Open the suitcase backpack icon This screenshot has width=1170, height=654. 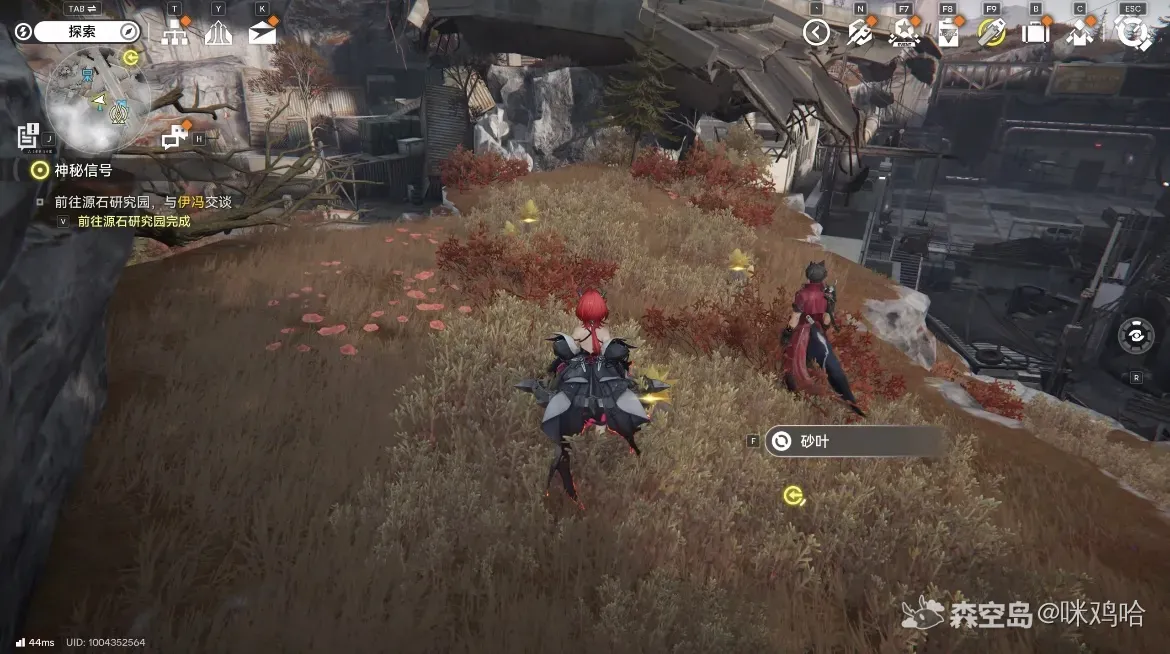1035,33
